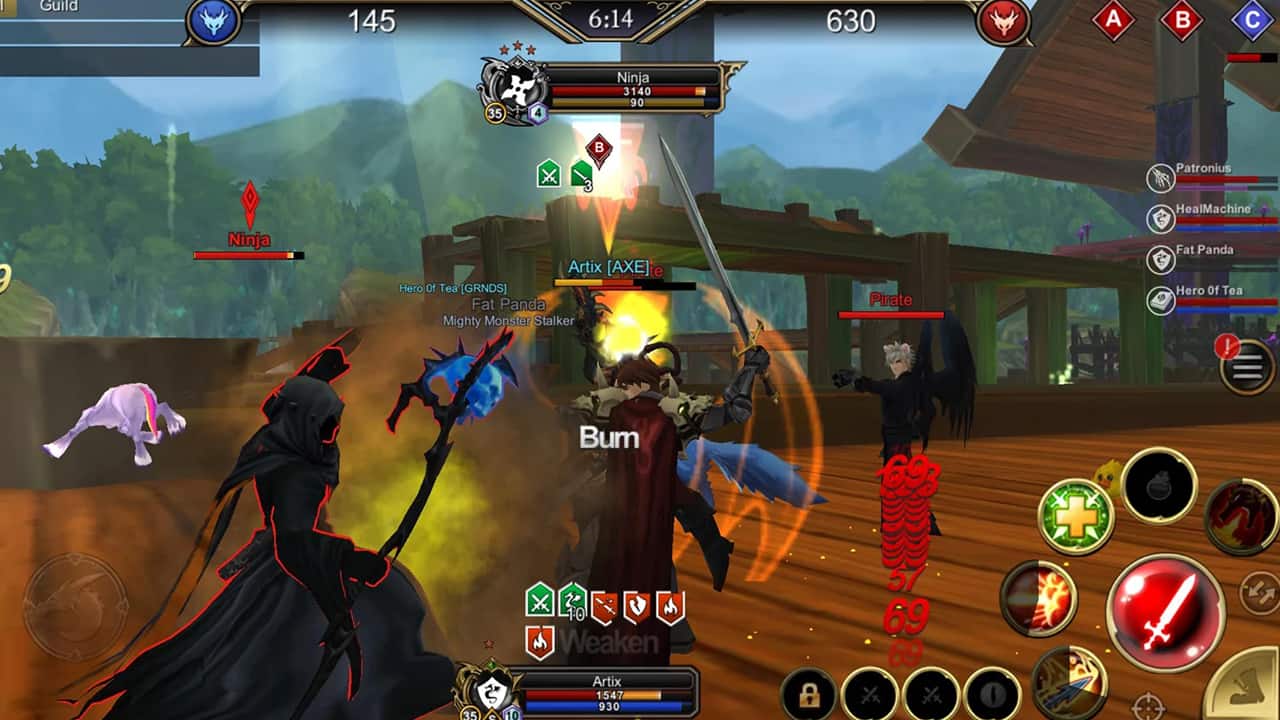Select the dark bomb item slot
The image size is (1280, 720).
[x=1159, y=487]
